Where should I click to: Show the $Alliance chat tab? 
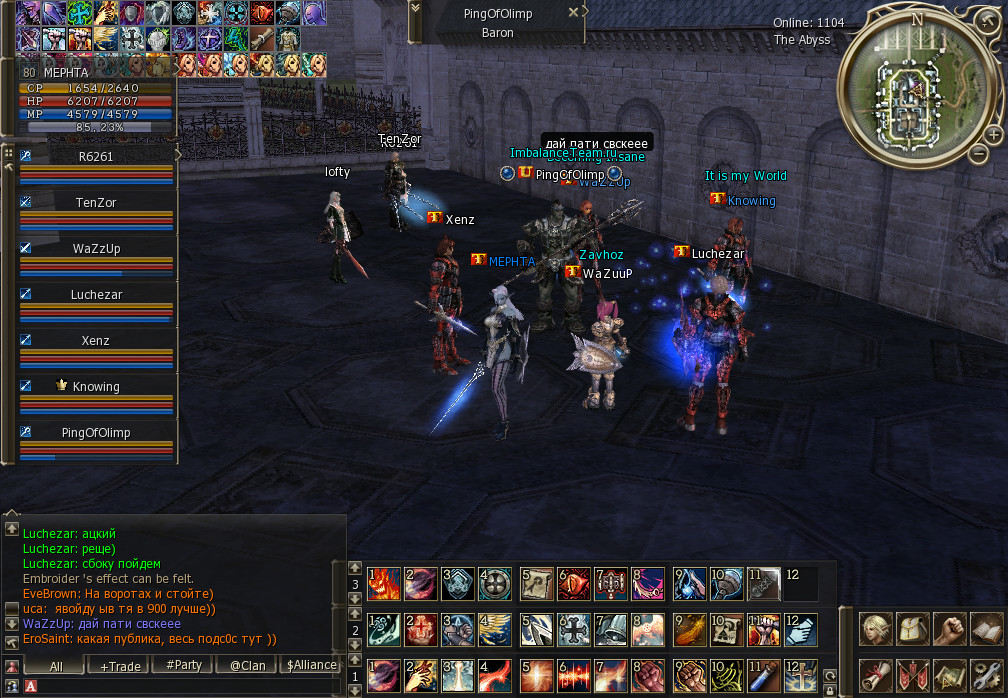coord(311,665)
